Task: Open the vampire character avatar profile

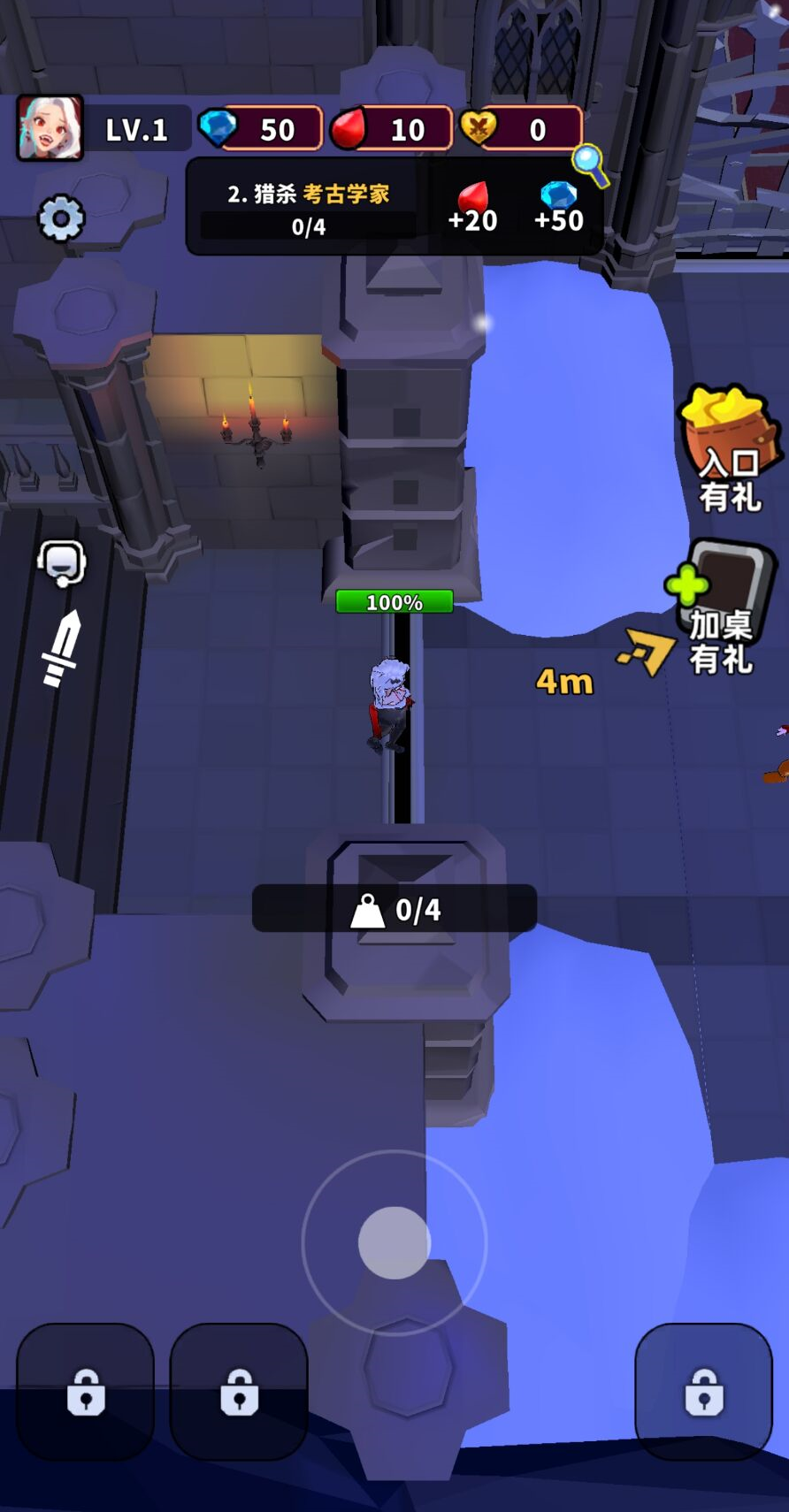Action: 50,129
